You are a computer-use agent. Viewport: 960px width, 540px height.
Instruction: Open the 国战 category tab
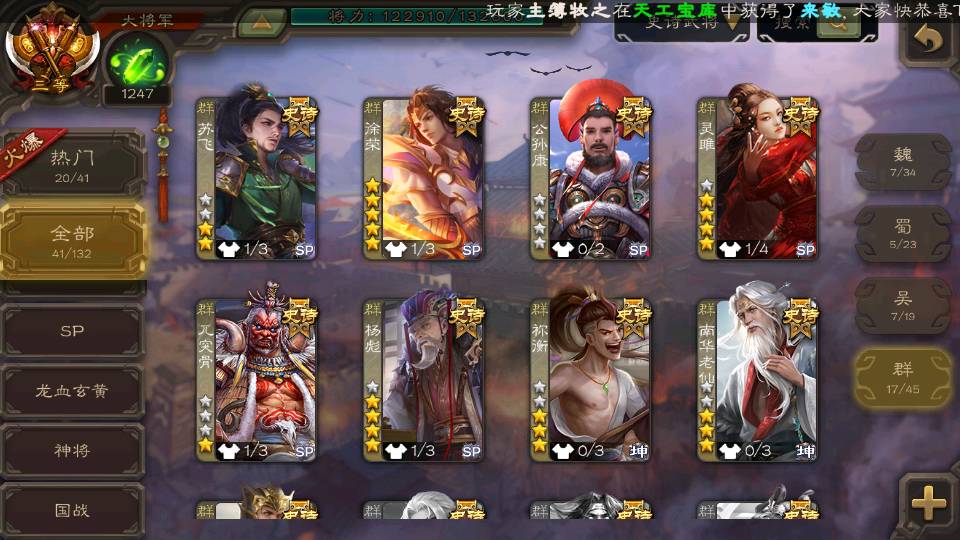pyautogui.click(x=72, y=510)
